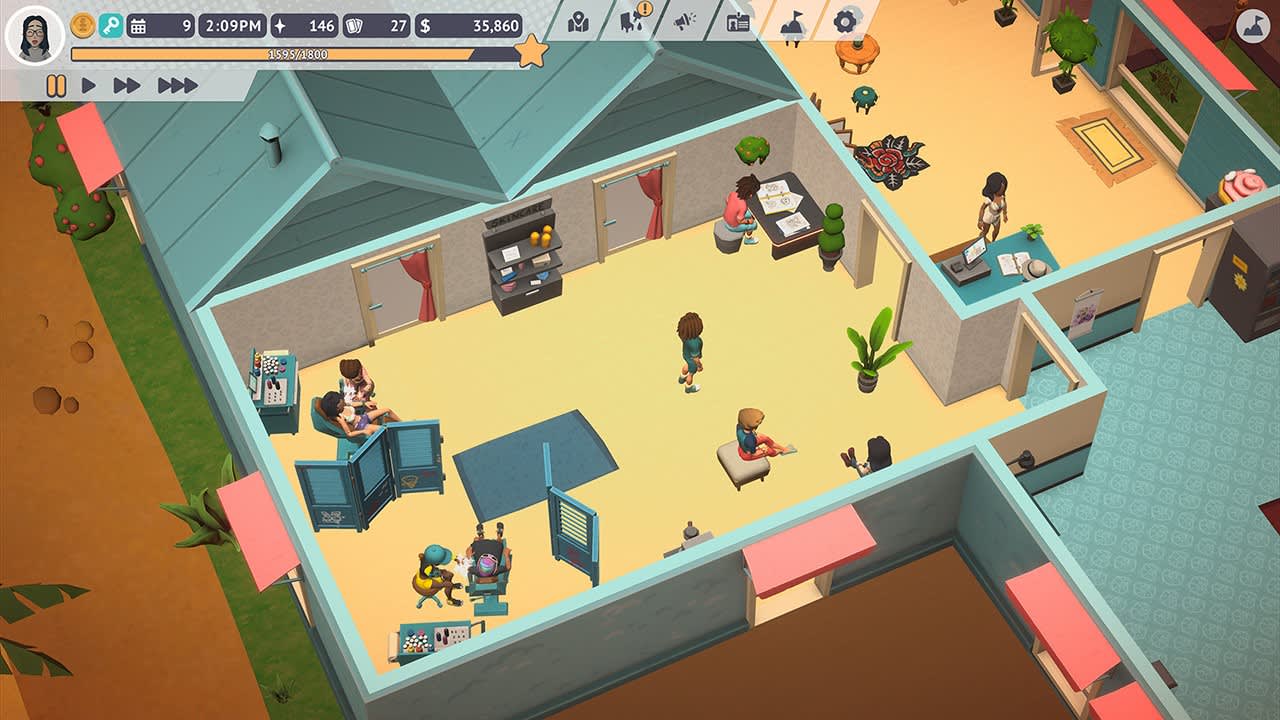Image resolution: width=1280 pixels, height=720 pixels.
Task: Click the gold coin badge beside the avatar
Action: click(x=81, y=25)
